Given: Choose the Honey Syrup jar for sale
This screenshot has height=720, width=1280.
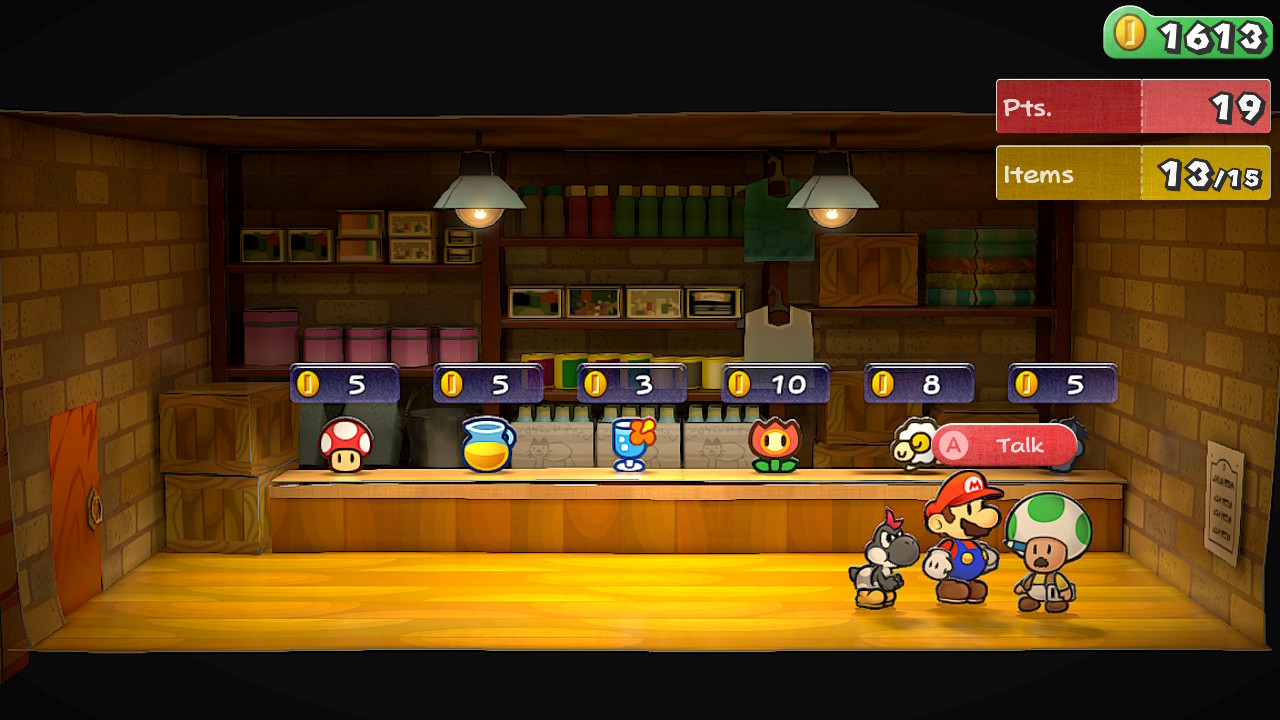Looking at the screenshot, I should pyautogui.click(x=487, y=444).
